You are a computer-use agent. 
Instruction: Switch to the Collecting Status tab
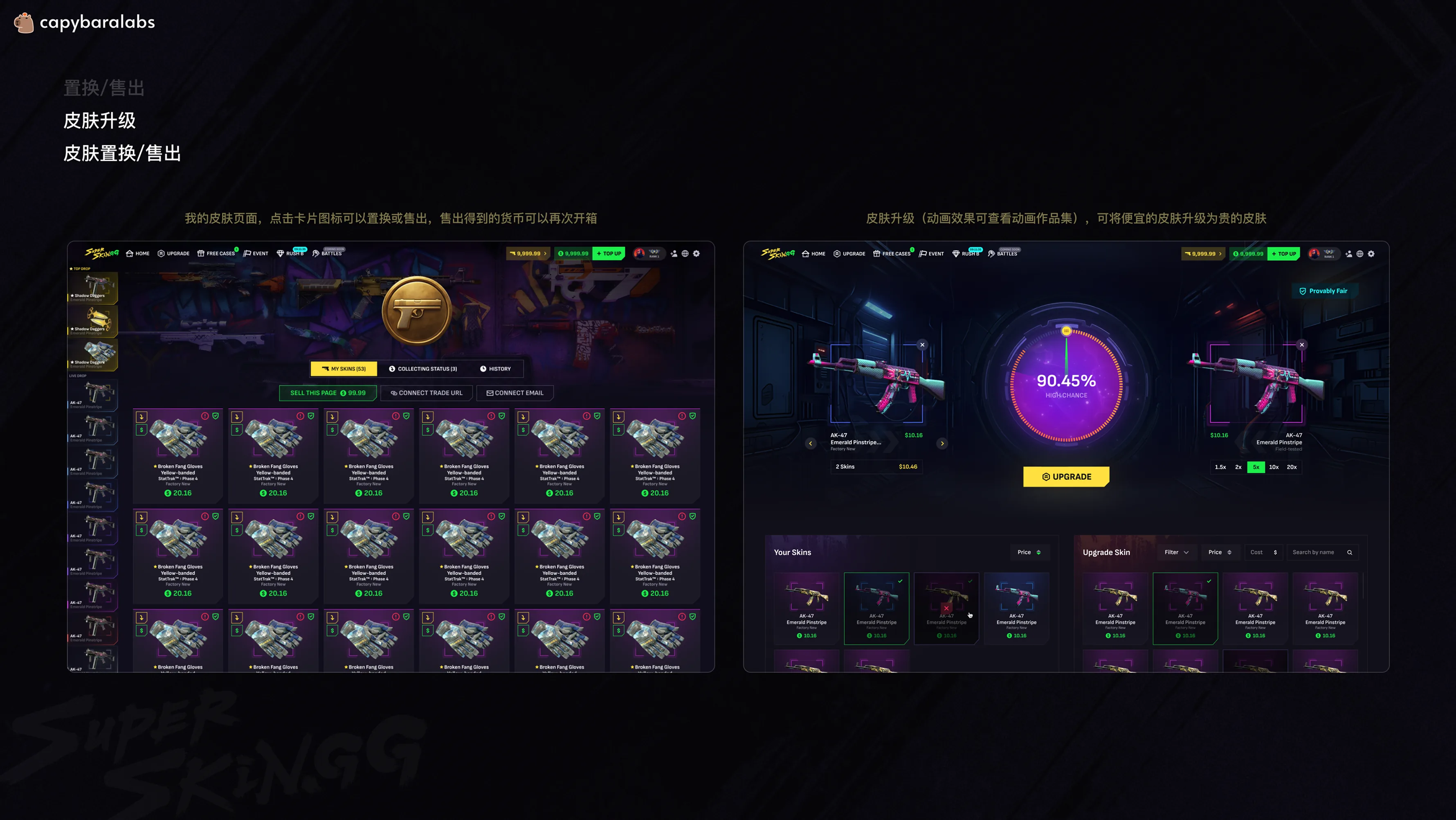coord(424,369)
